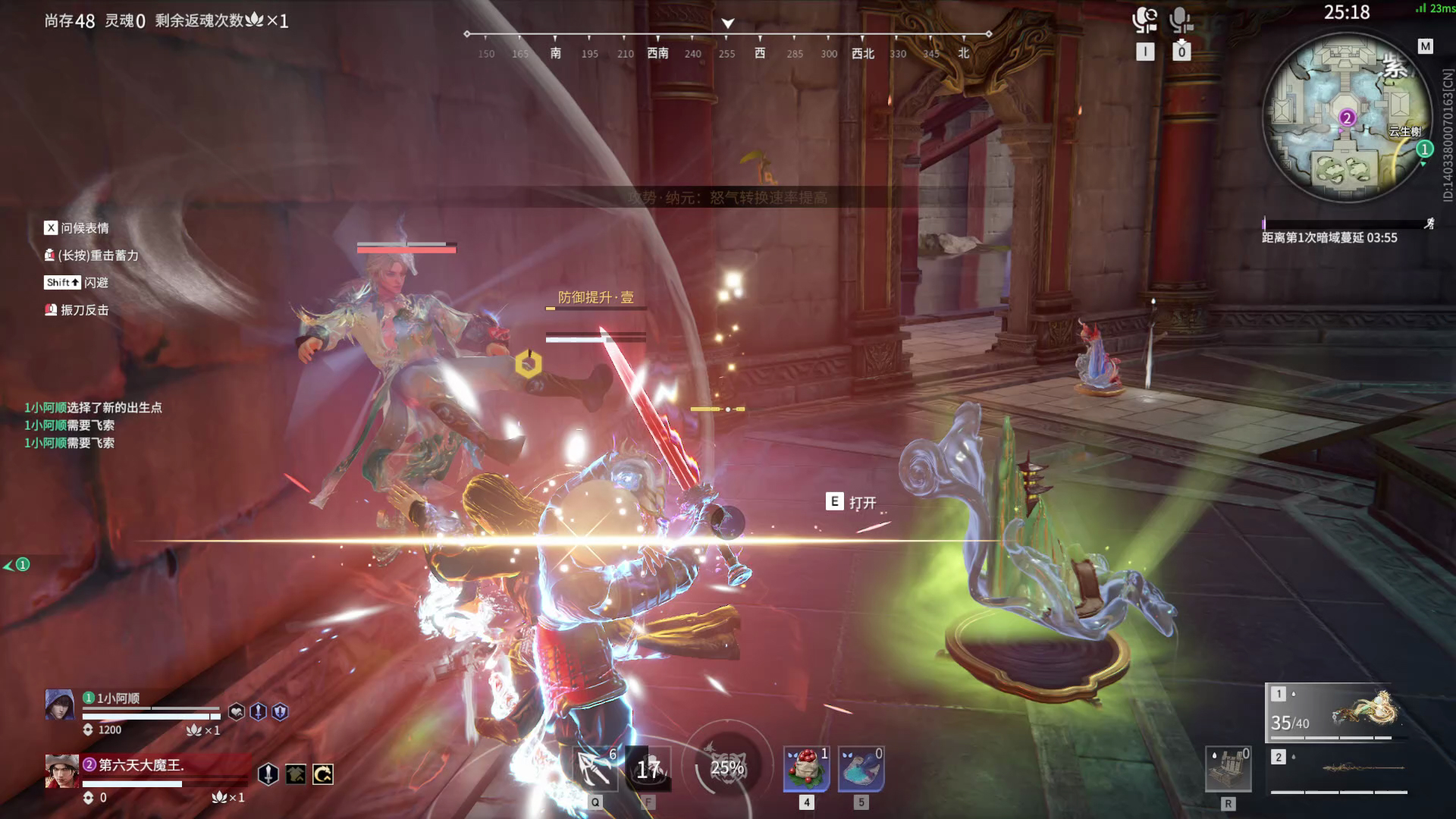This screenshot has width=1456, height=819.
Task: Click the green armor buff icon
Action: tap(296, 774)
